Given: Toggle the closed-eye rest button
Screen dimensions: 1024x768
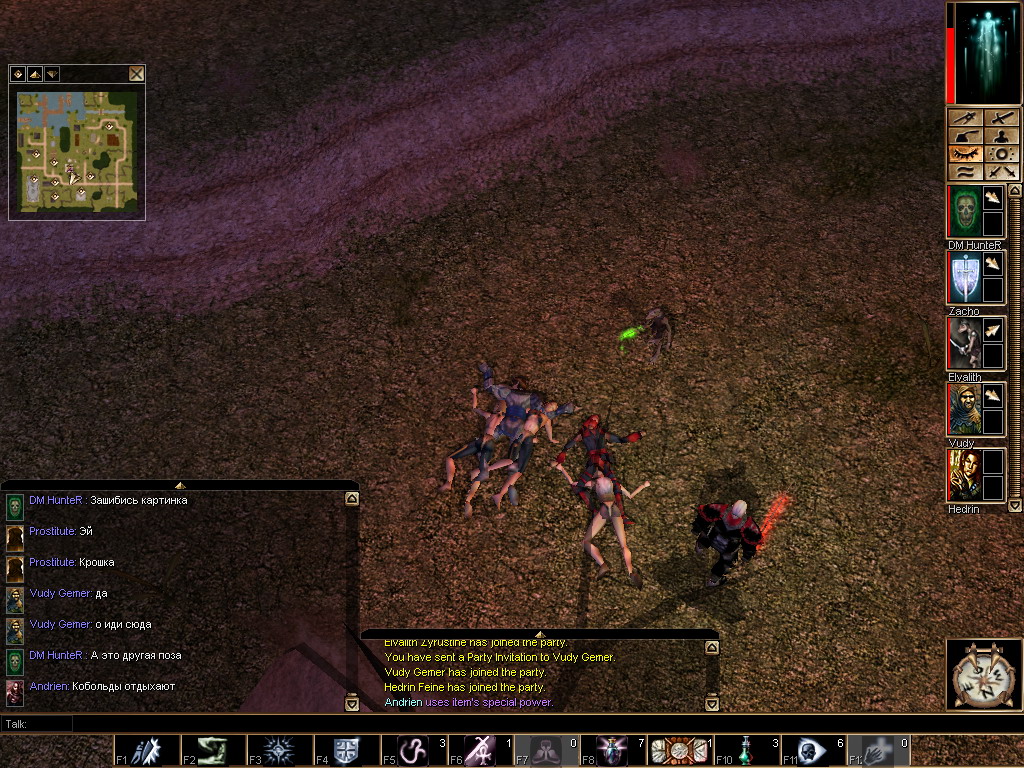Looking at the screenshot, I should pos(965,154).
